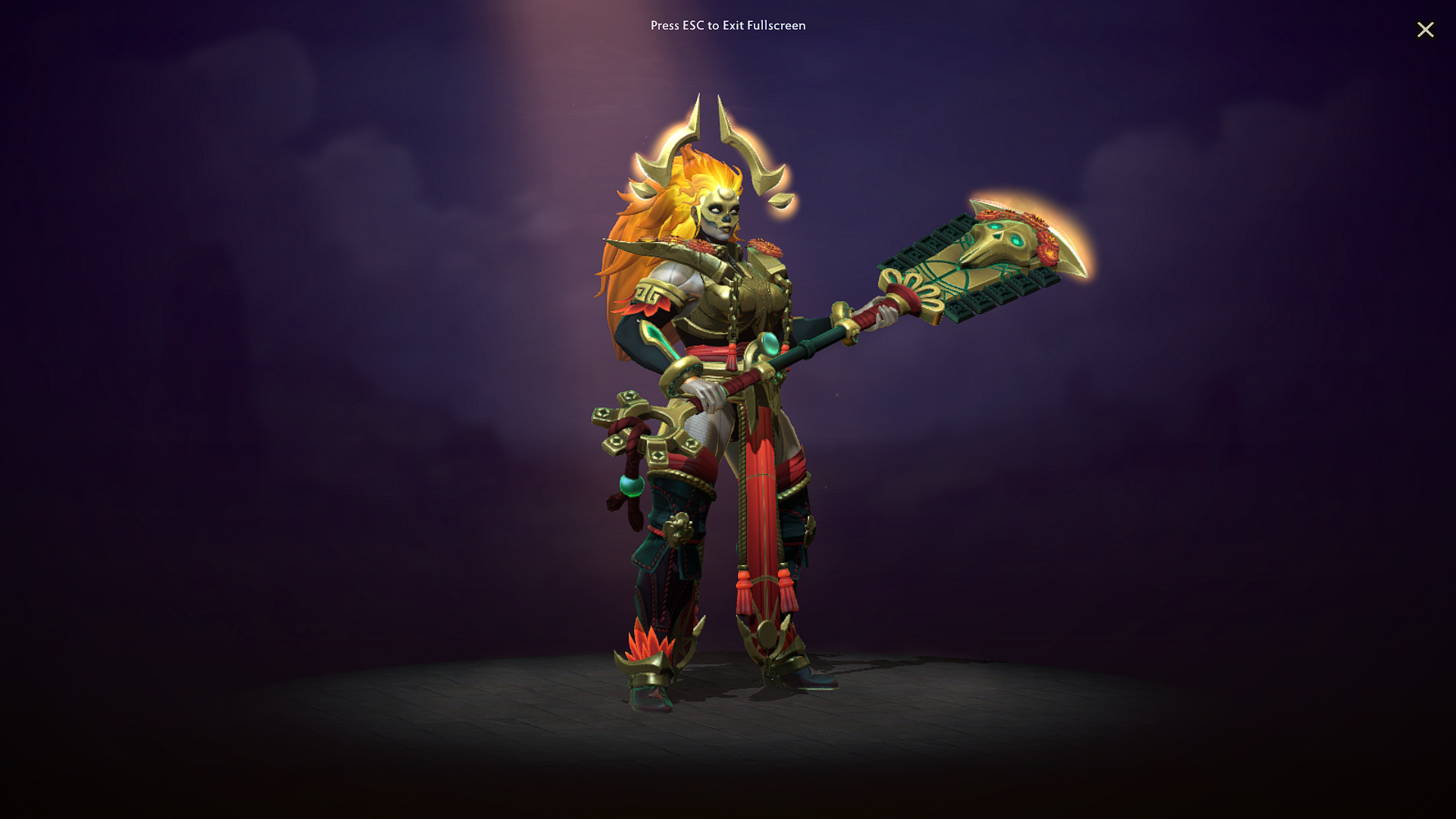Image resolution: width=1456 pixels, height=819 pixels.
Task: Click the X in the top-right corner
Action: tap(1426, 30)
